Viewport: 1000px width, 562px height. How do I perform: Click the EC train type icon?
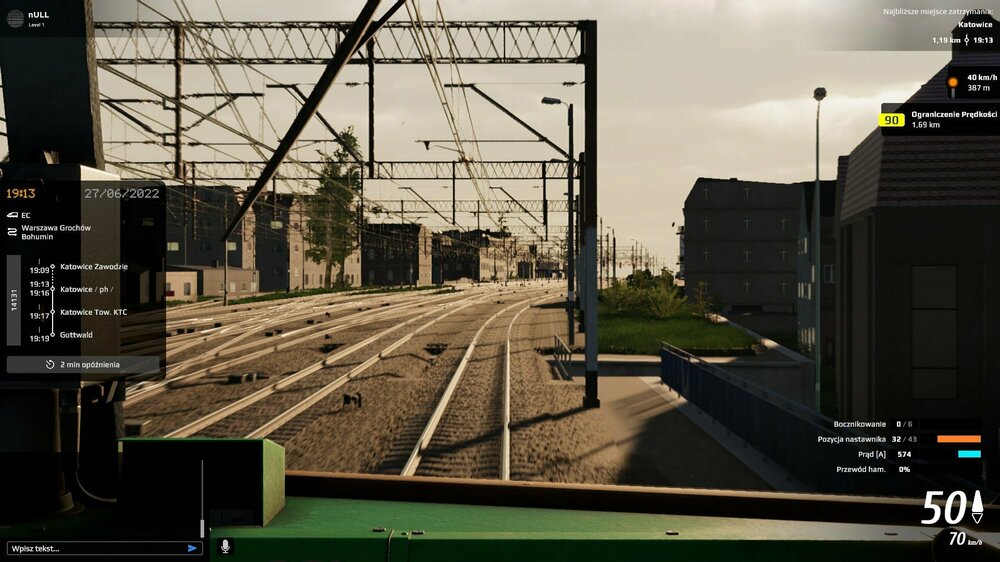tap(12, 214)
